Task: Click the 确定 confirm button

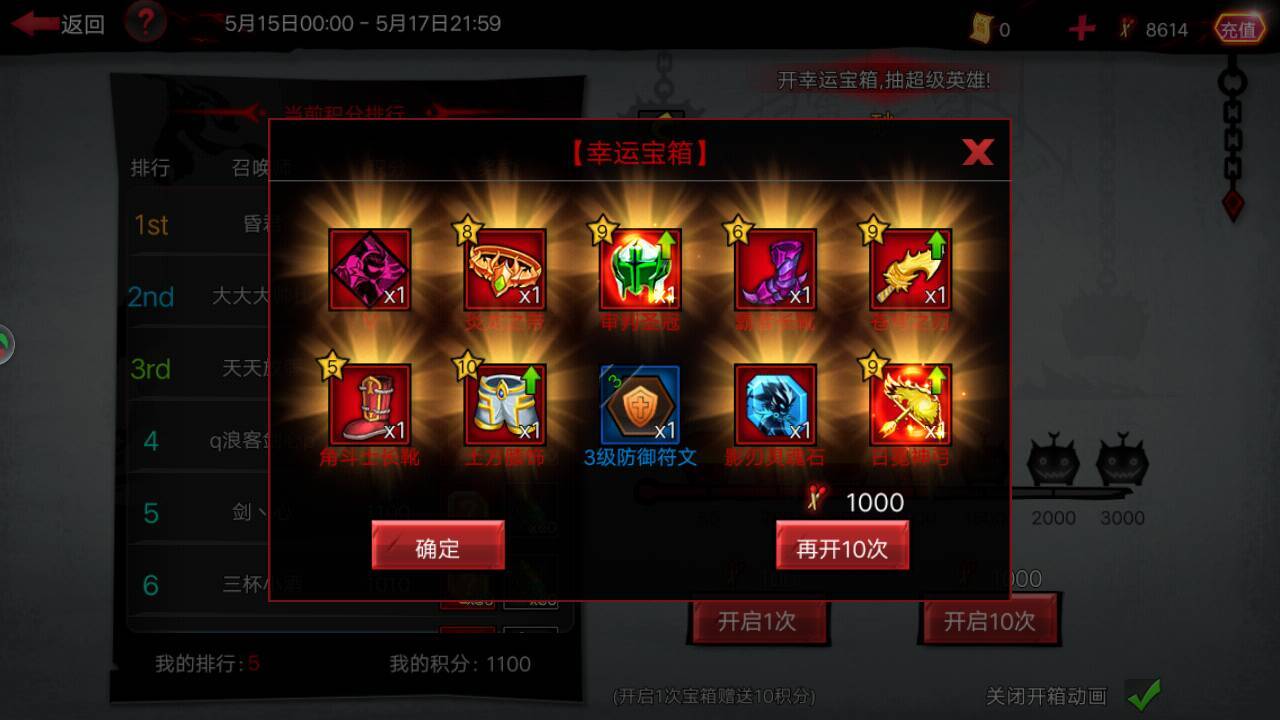Action: [438, 546]
